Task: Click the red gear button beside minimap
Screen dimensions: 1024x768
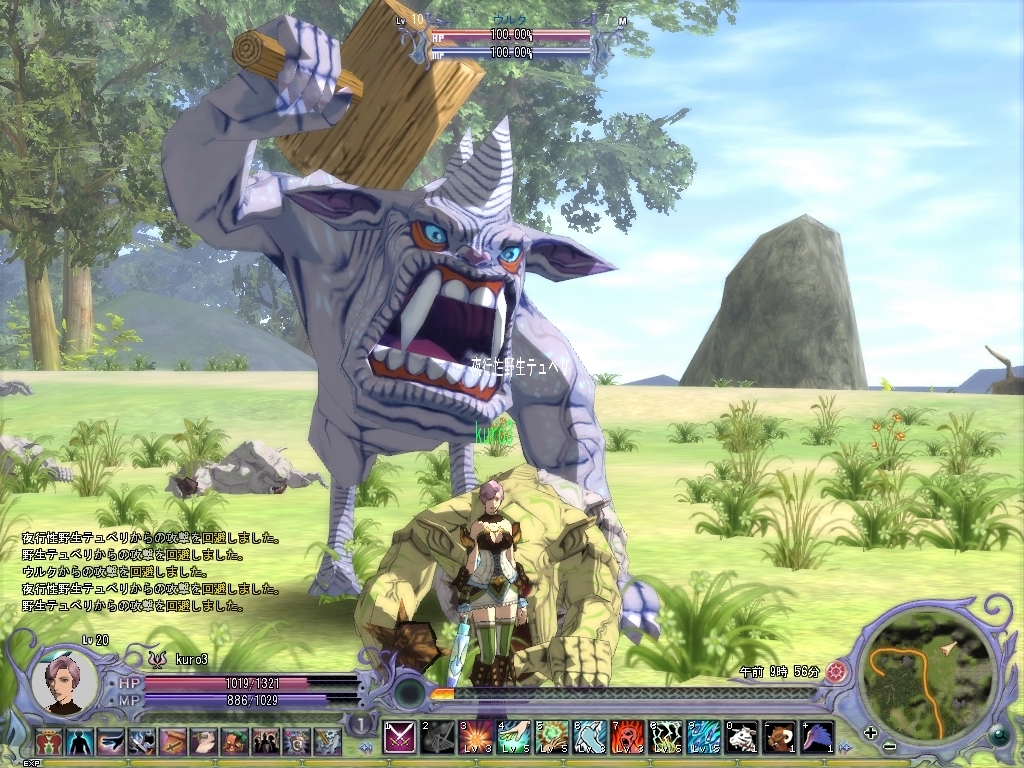Action: point(838,672)
